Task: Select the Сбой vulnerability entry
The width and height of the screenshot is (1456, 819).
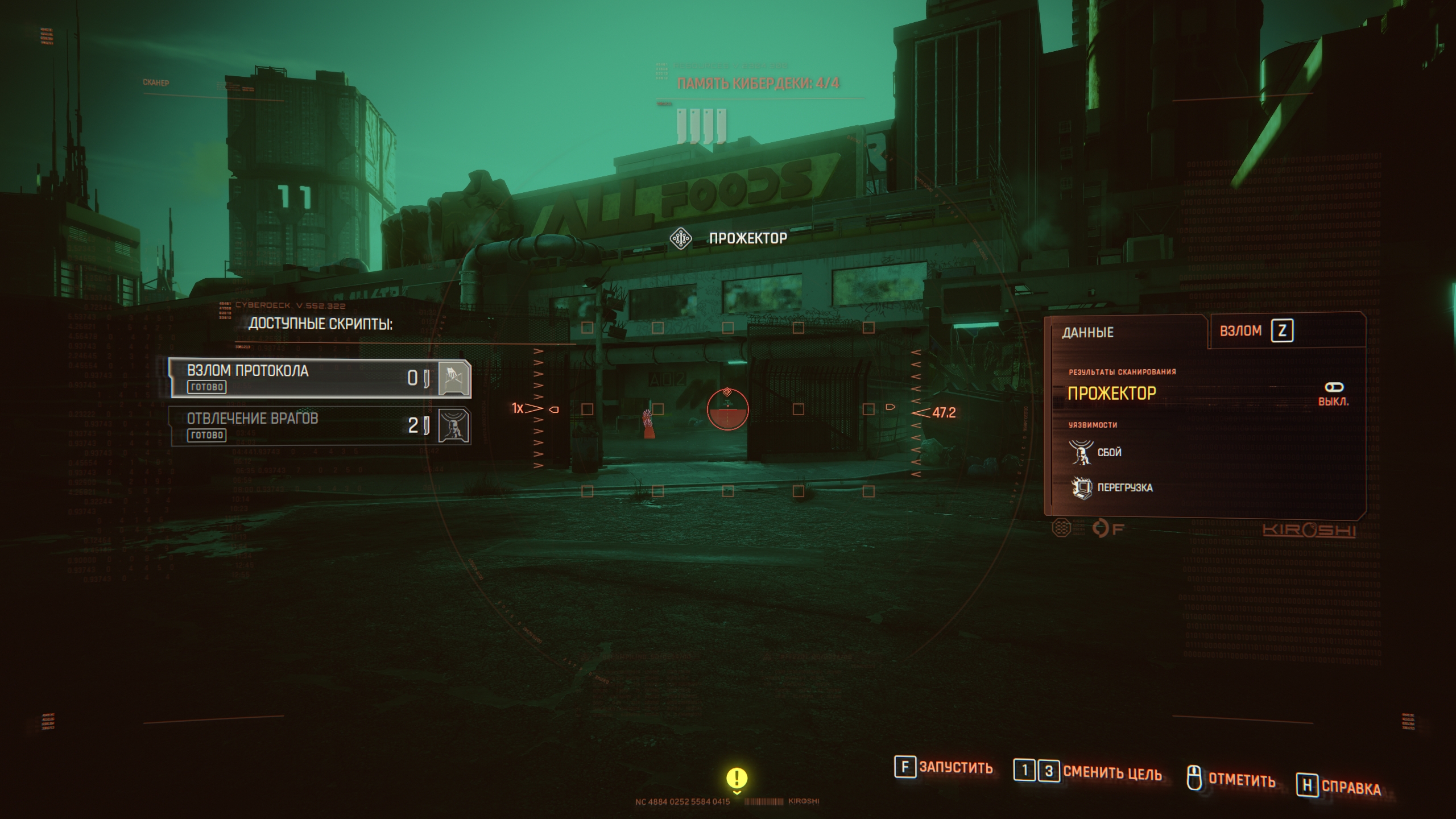Action: [1108, 453]
